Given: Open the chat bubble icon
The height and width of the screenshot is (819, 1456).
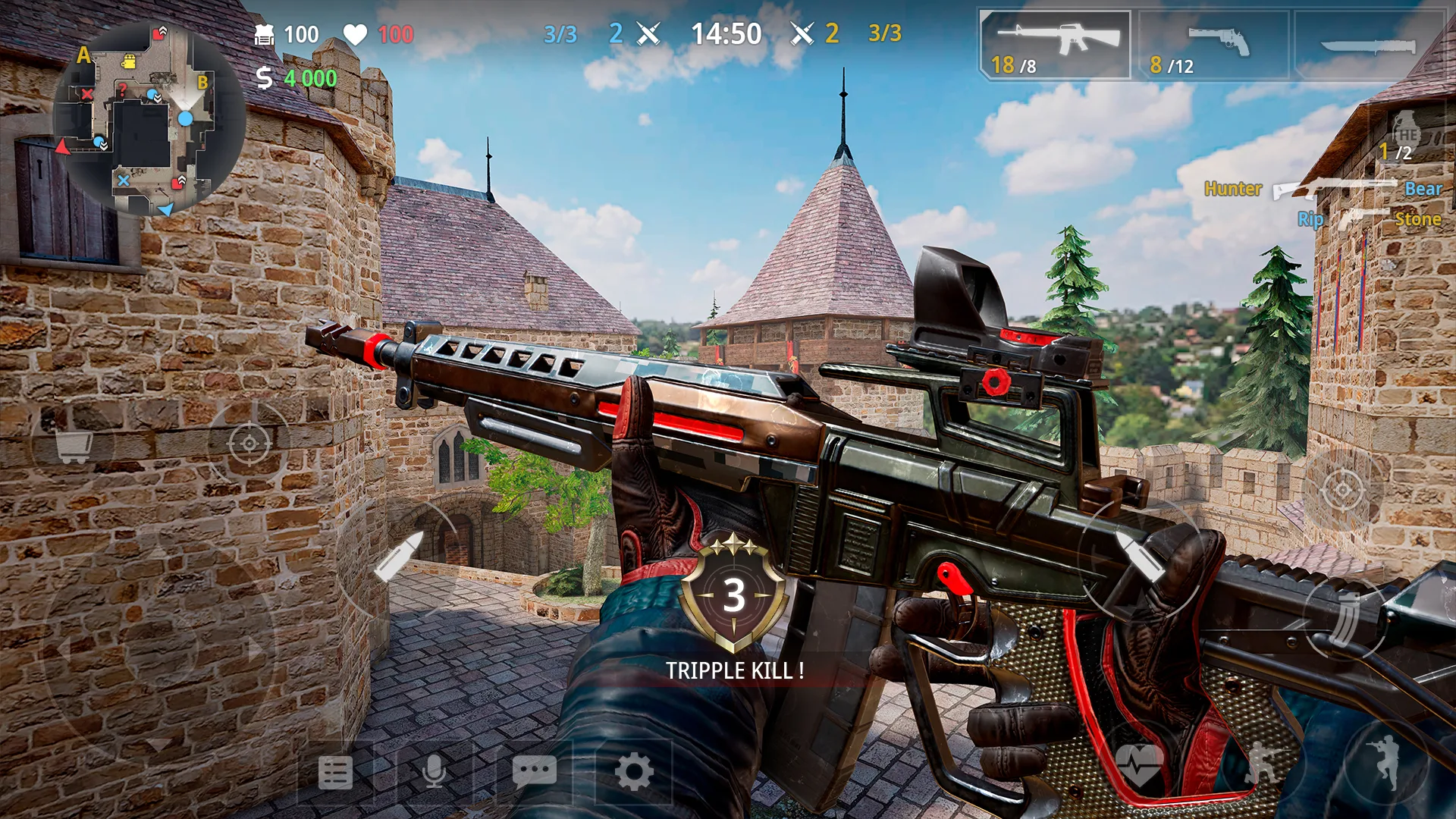Looking at the screenshot, I should [x=536, y=772].
